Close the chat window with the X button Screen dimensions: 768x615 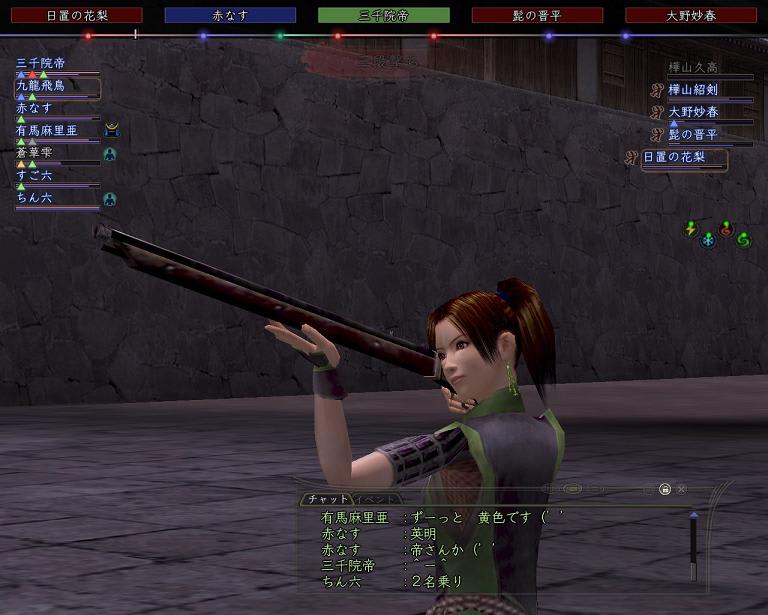pos(681,490)
